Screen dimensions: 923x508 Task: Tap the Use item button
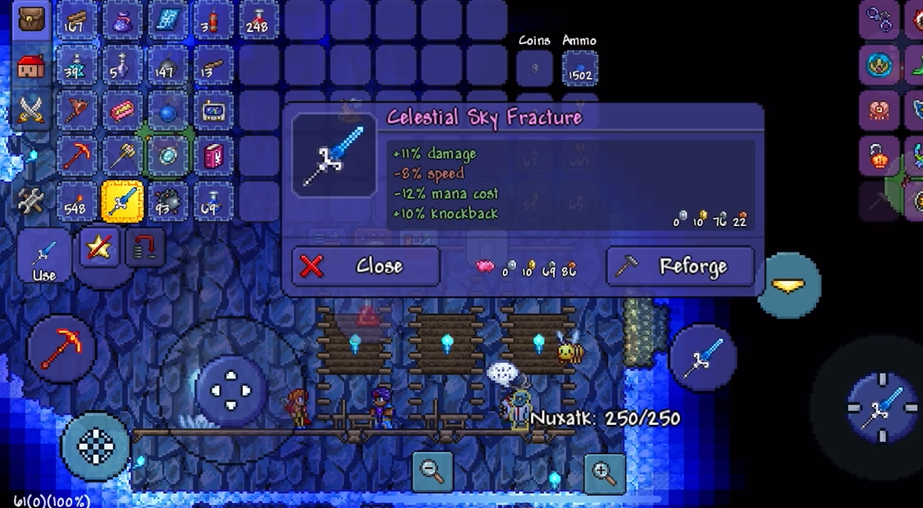point(44,256)
